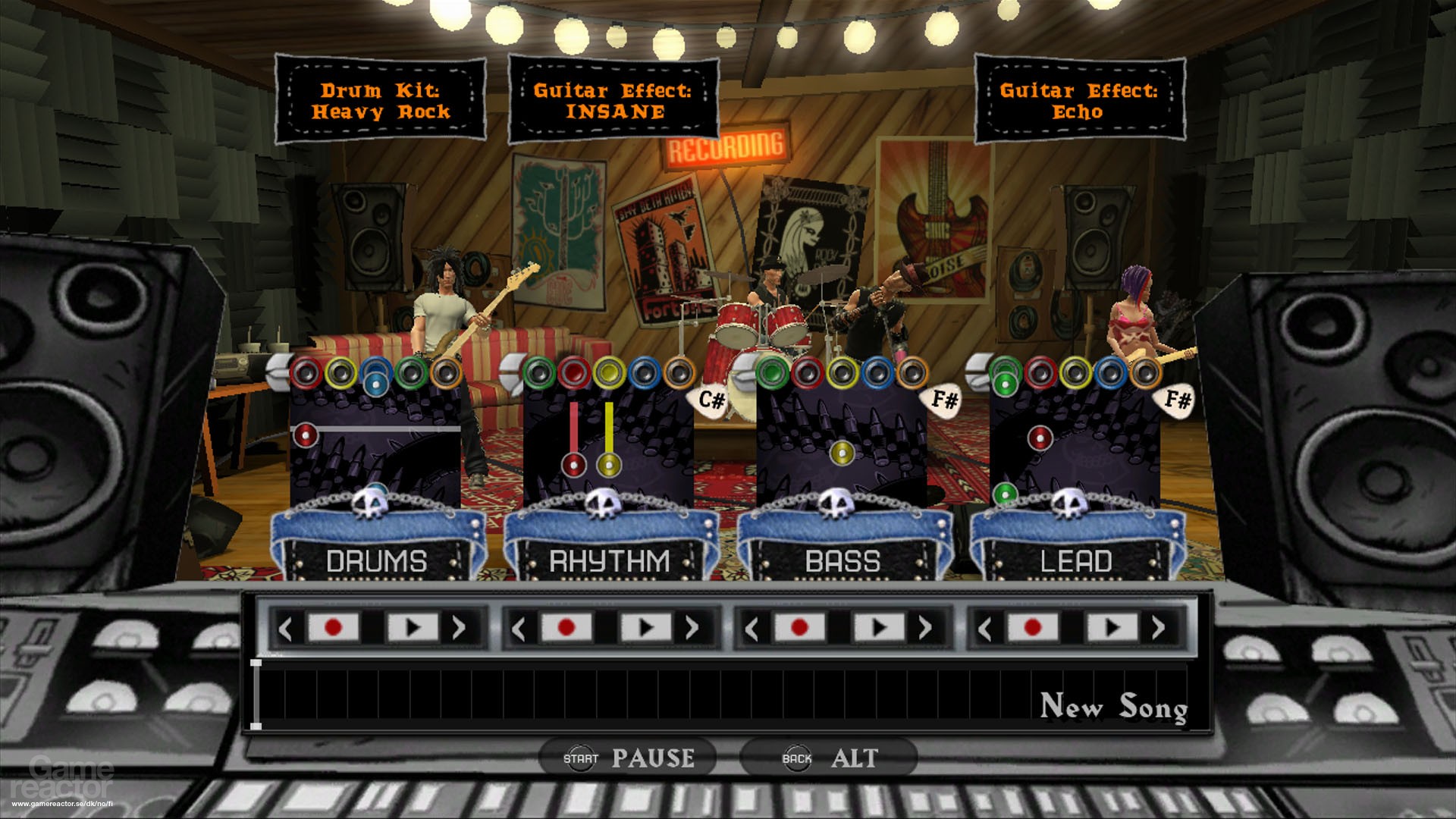Select the DRUMS instrument panel
Screen dimensions: 1456x819
coord(377,561)
